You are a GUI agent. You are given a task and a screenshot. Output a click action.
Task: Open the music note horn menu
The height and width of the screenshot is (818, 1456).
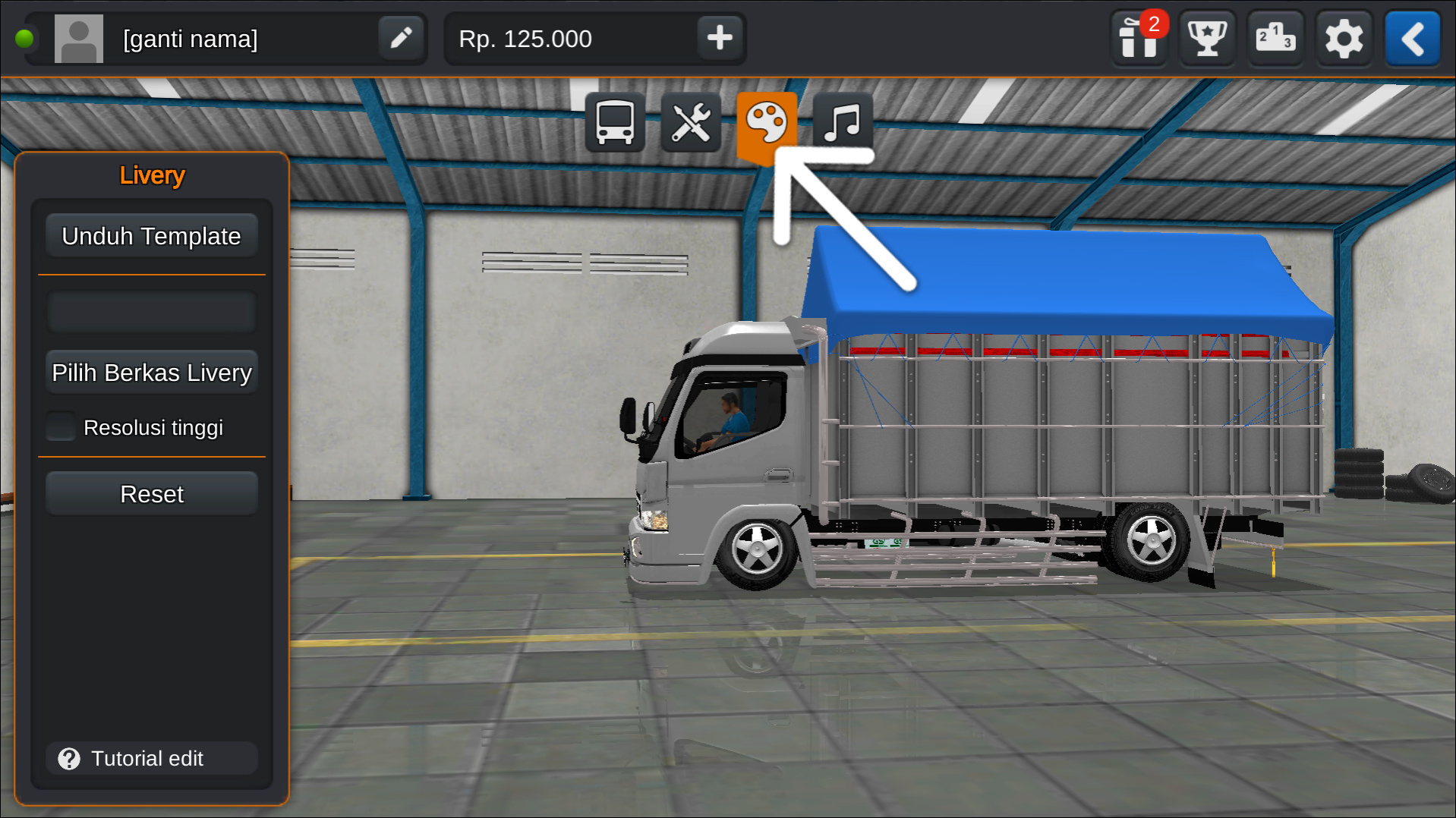(x=842, y=123)
